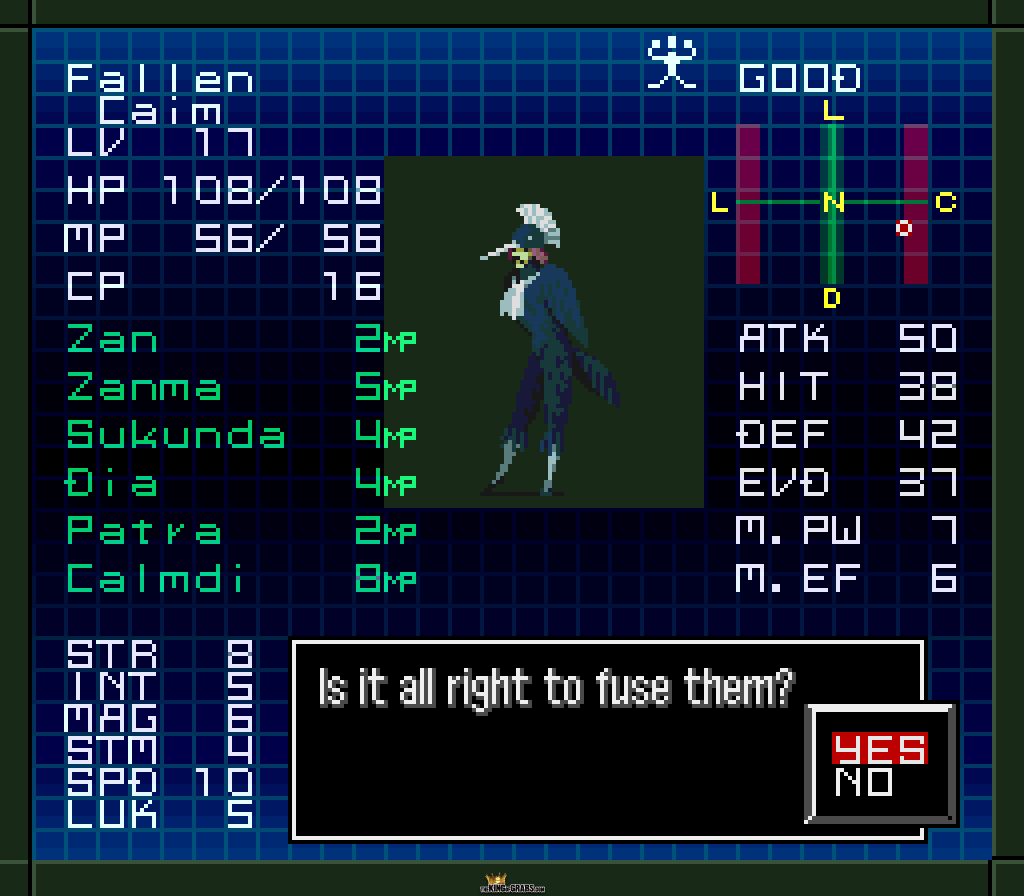Choose NO to cancel the fusion

[x=864, y=781]
